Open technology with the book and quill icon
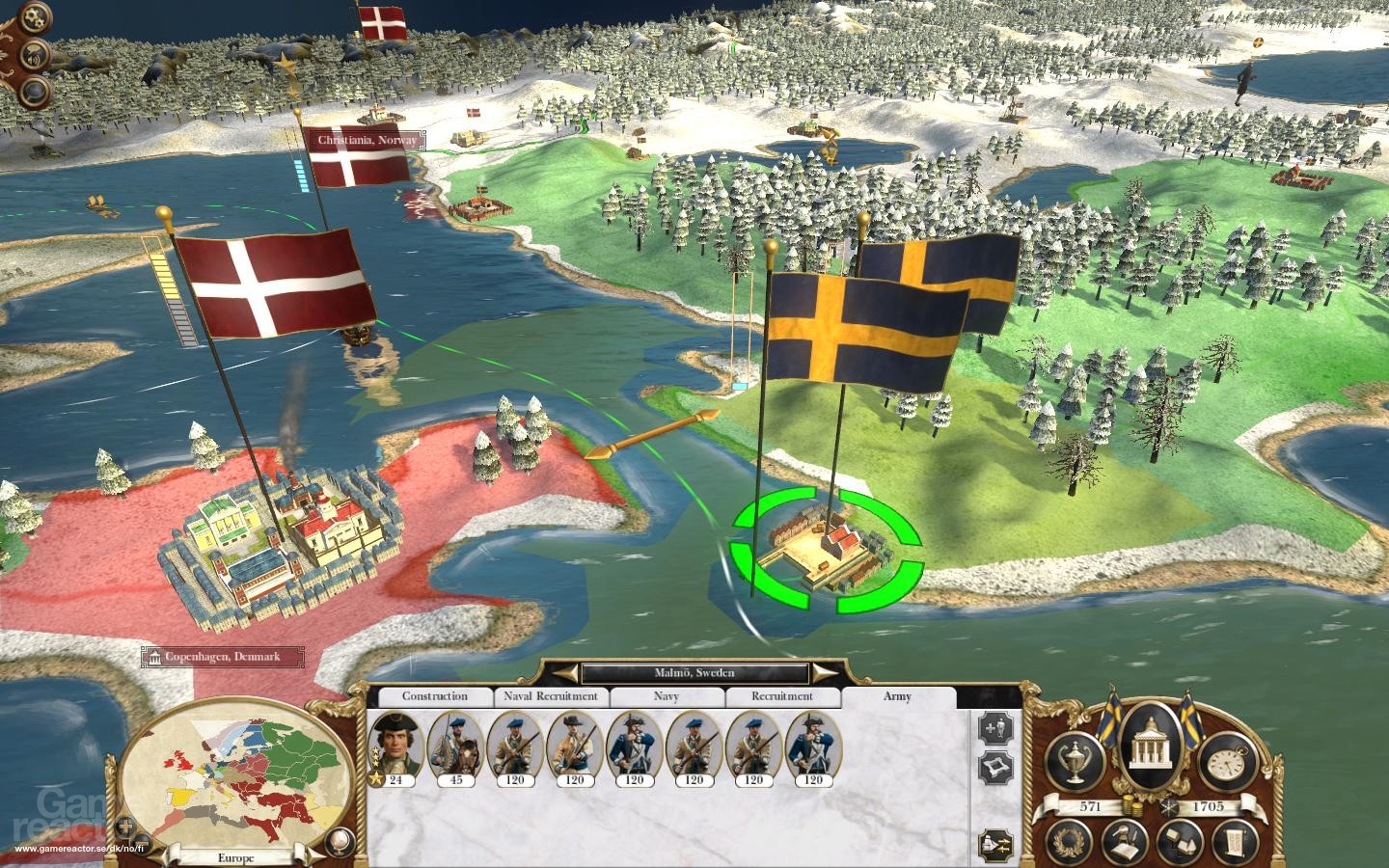The image size is (1389, 868). point(1125,841)
